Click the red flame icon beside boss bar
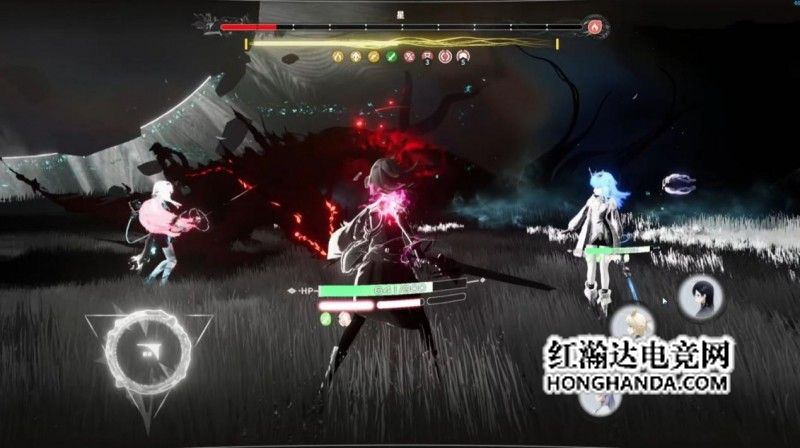 coord(597,27)
